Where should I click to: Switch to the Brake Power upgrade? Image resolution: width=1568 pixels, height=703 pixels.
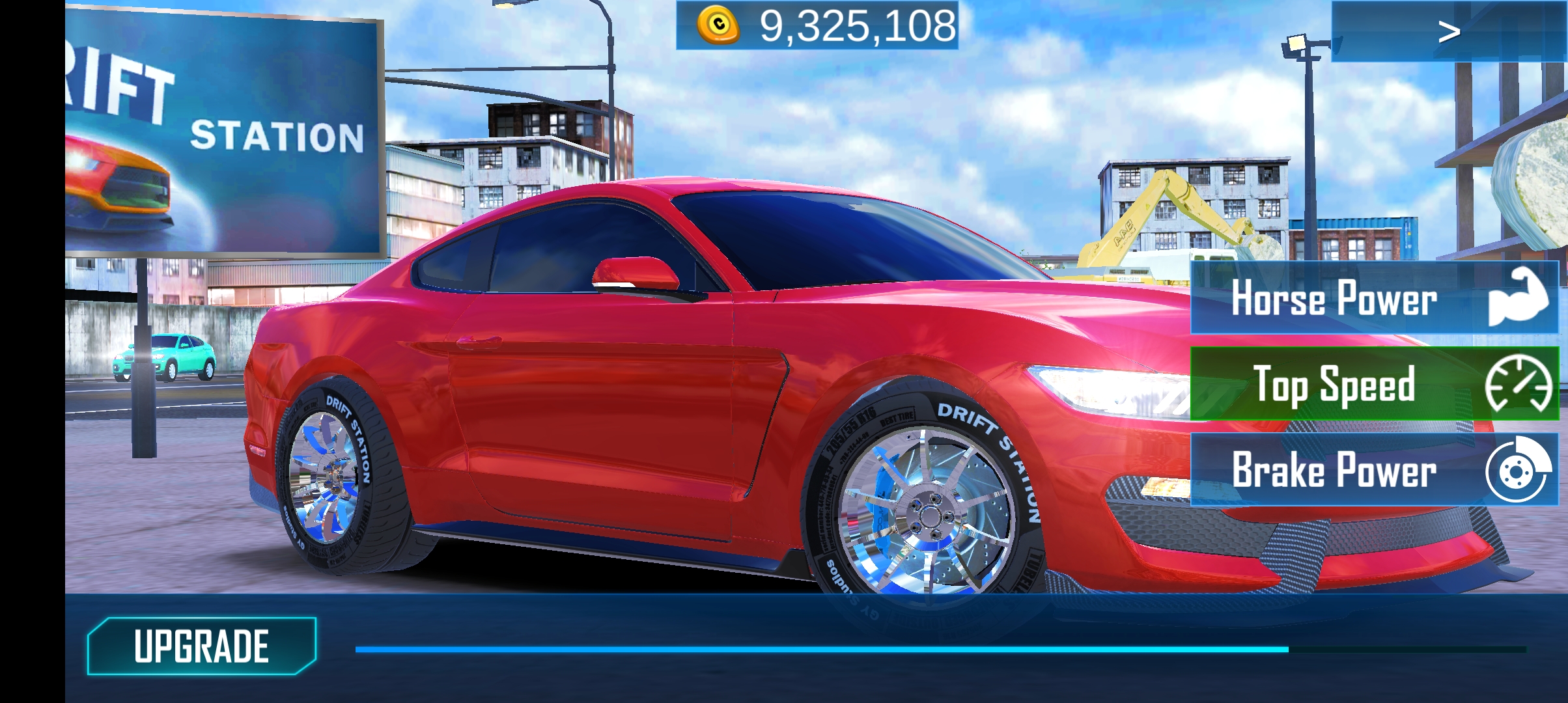click(1374, 470)
